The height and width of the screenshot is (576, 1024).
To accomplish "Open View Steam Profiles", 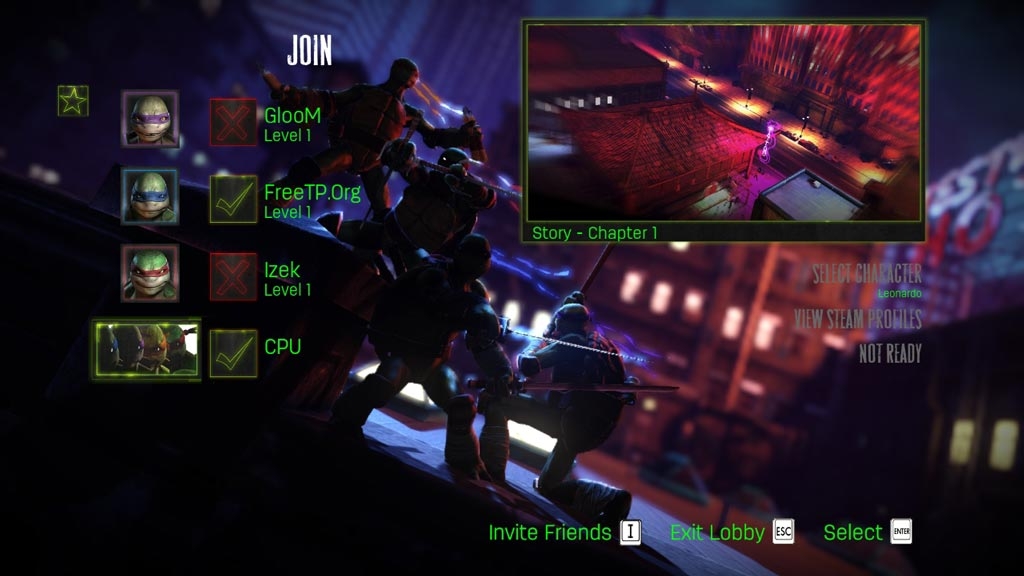I will click(857, 319).
